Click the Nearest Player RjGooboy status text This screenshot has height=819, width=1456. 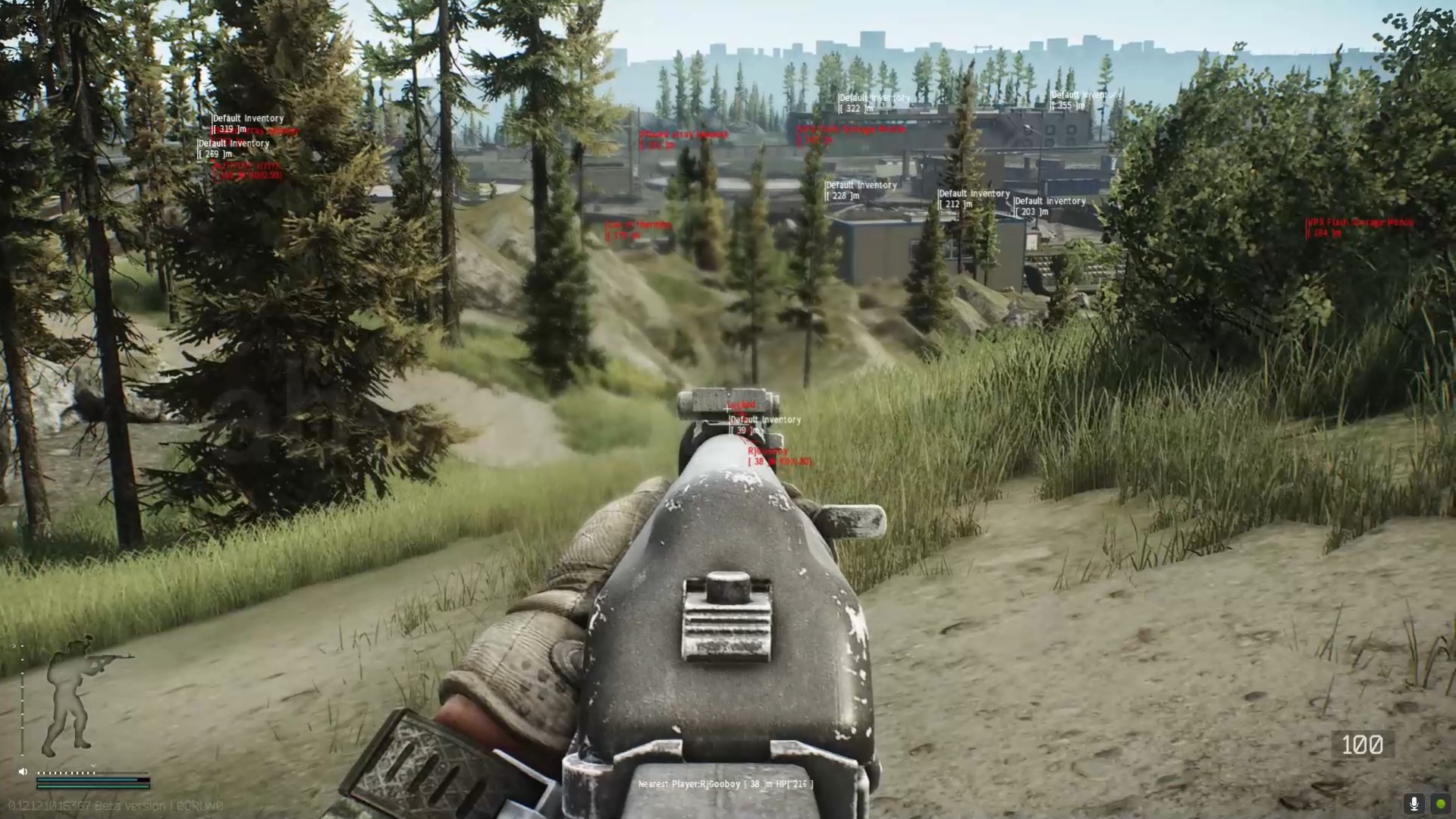pyautogui.click(x=724, y=783)
